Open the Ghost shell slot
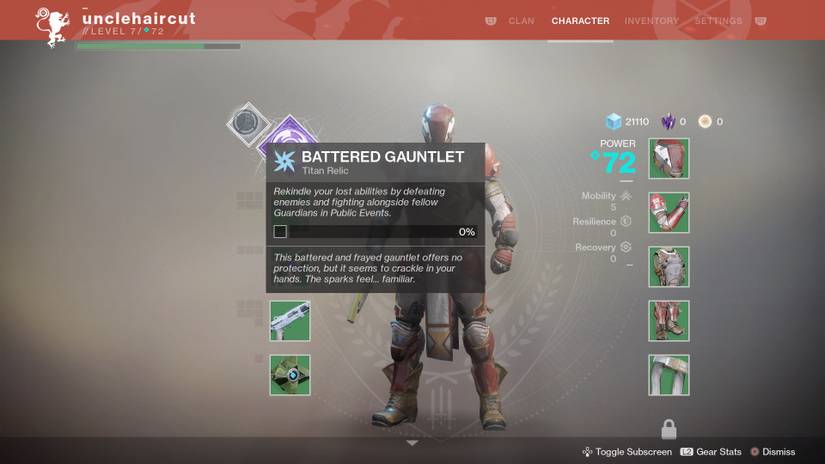The image size is (825, 464). coord(289,375)
